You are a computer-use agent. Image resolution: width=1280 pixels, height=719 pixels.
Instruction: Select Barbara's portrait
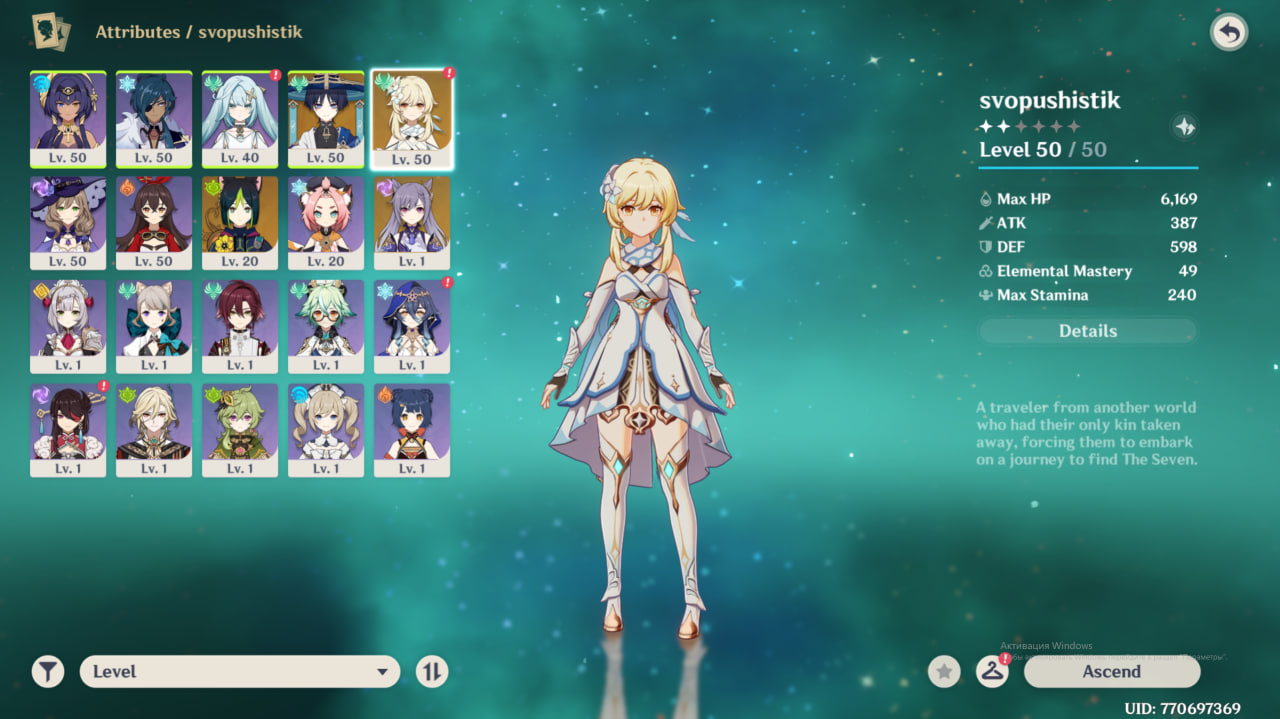click(326, 430)
